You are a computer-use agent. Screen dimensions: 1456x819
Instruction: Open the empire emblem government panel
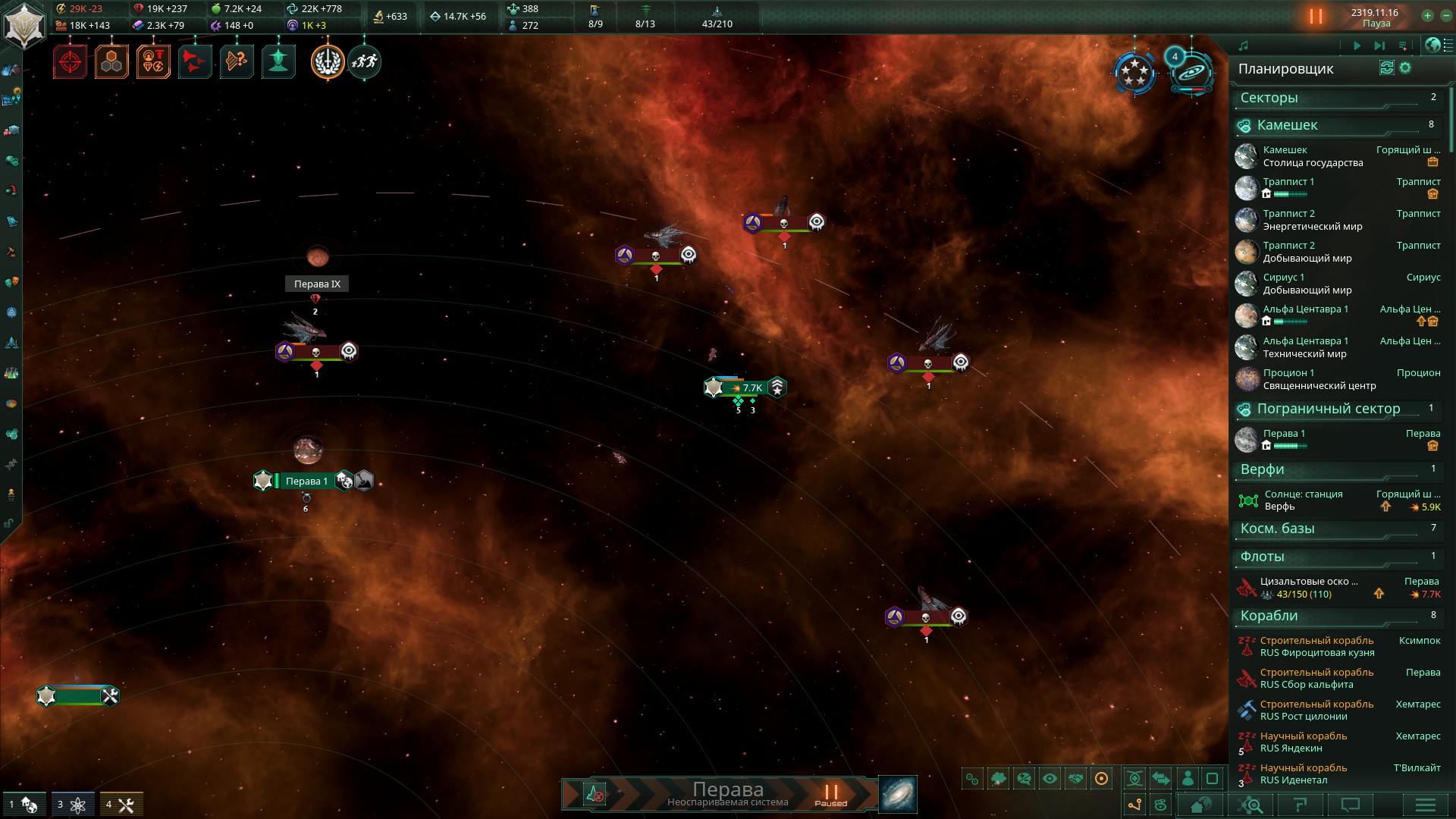24,26
